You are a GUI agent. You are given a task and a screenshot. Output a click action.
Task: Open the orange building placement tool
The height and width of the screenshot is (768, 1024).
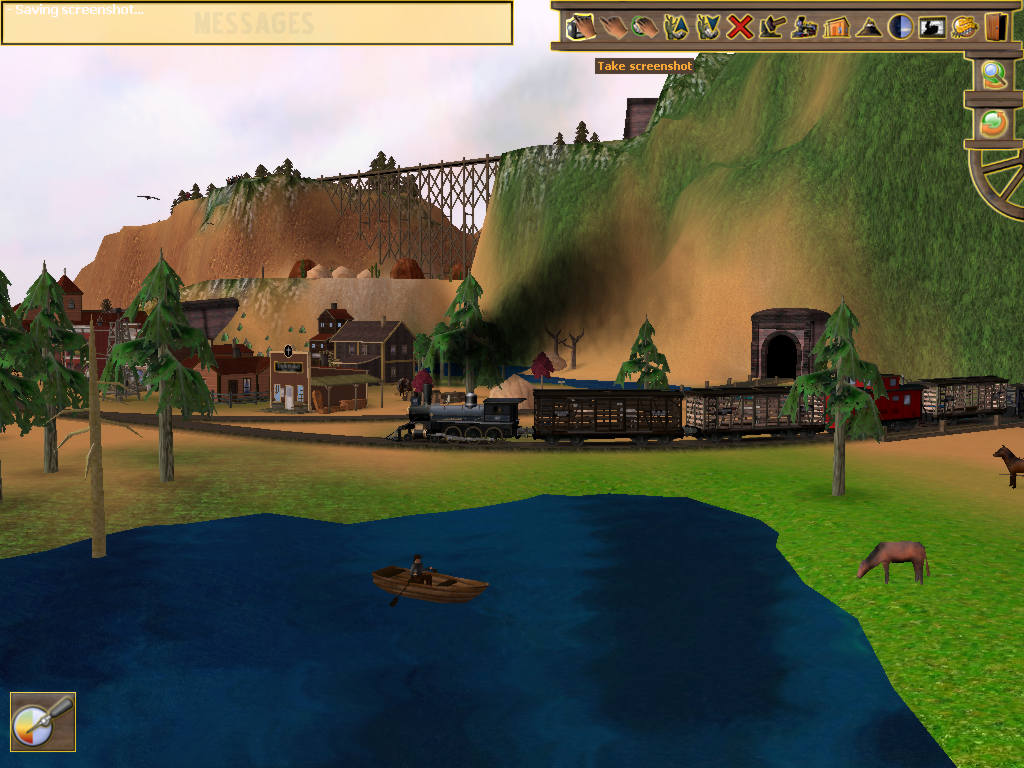836,26
